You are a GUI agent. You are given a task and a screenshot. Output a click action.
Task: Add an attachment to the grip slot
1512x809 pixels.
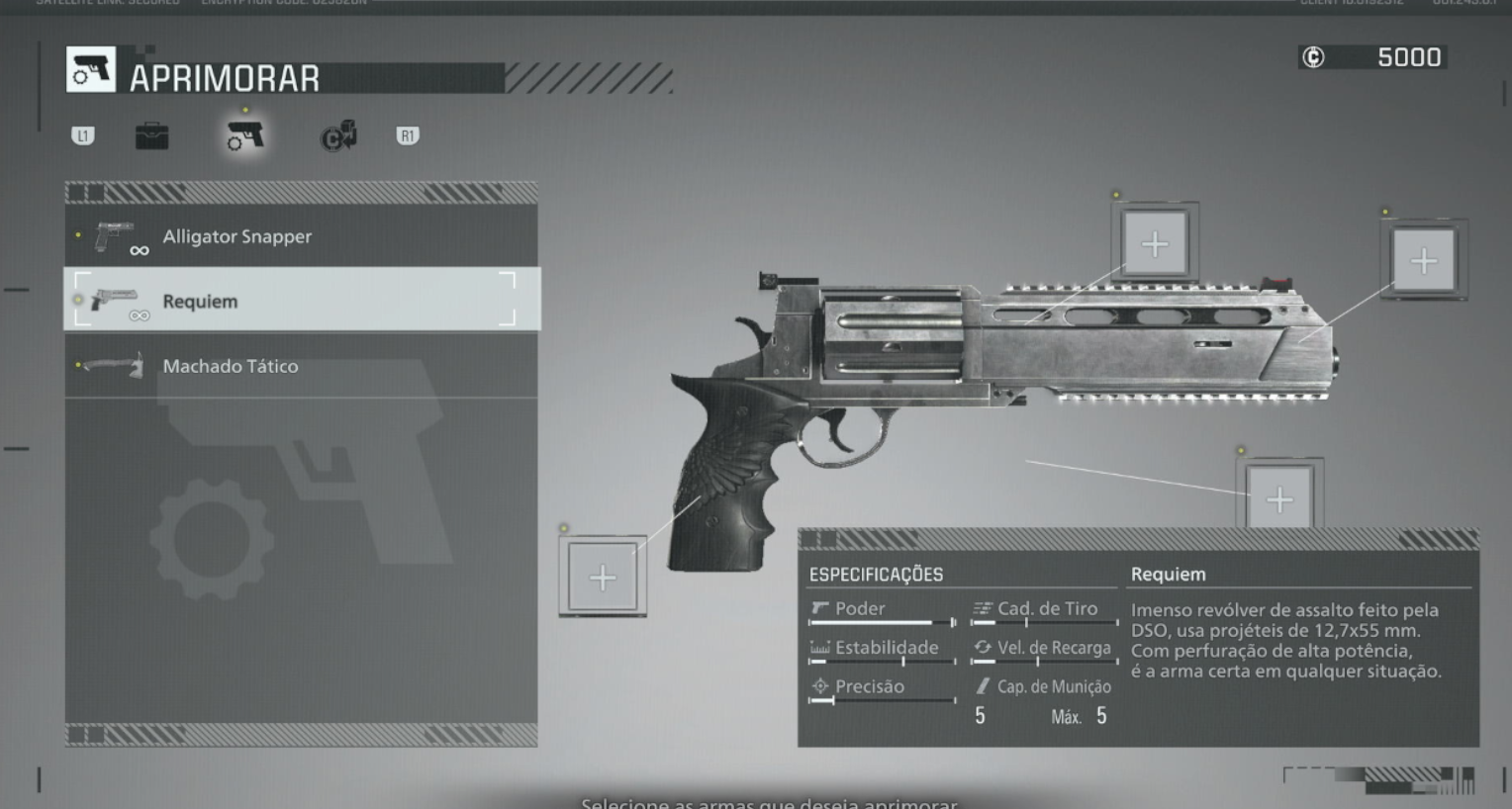point(603,578)
